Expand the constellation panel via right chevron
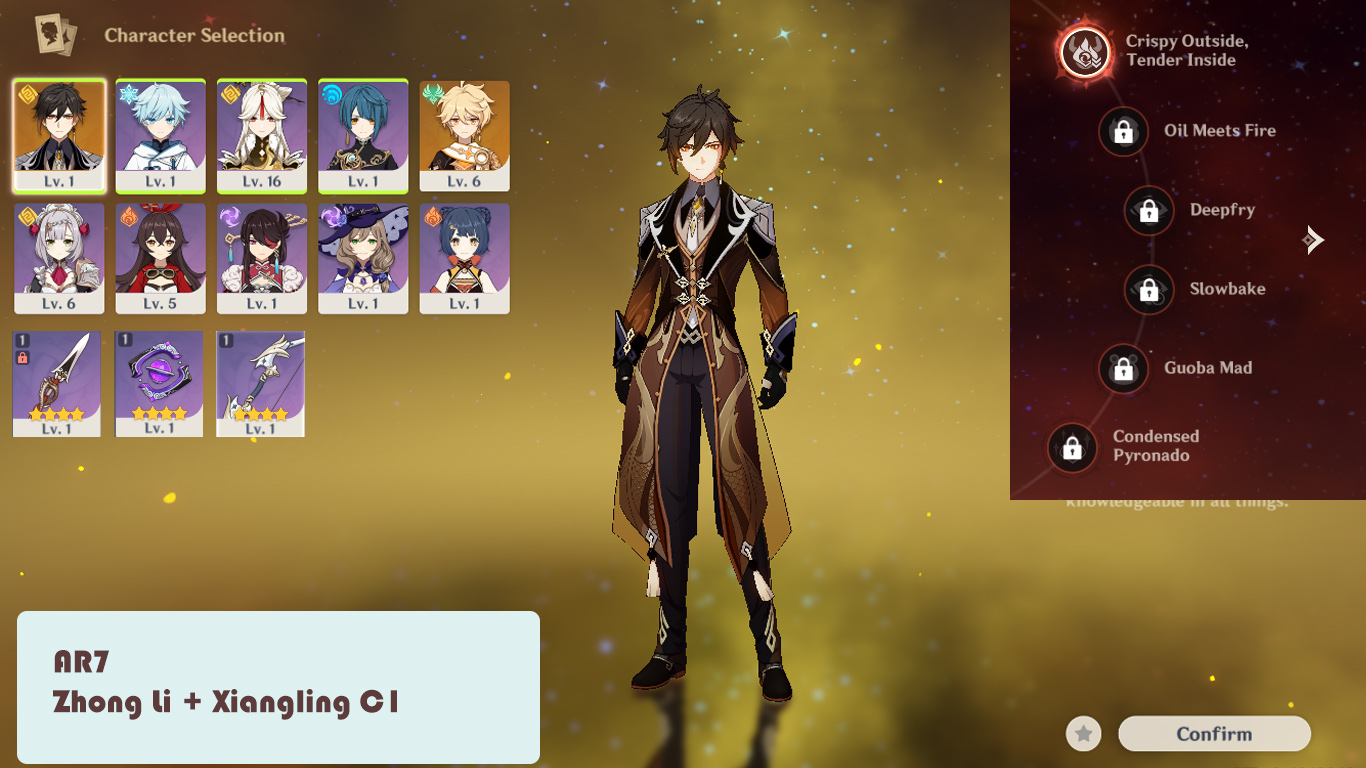The image size is (1366, 768). point(1313,240)
